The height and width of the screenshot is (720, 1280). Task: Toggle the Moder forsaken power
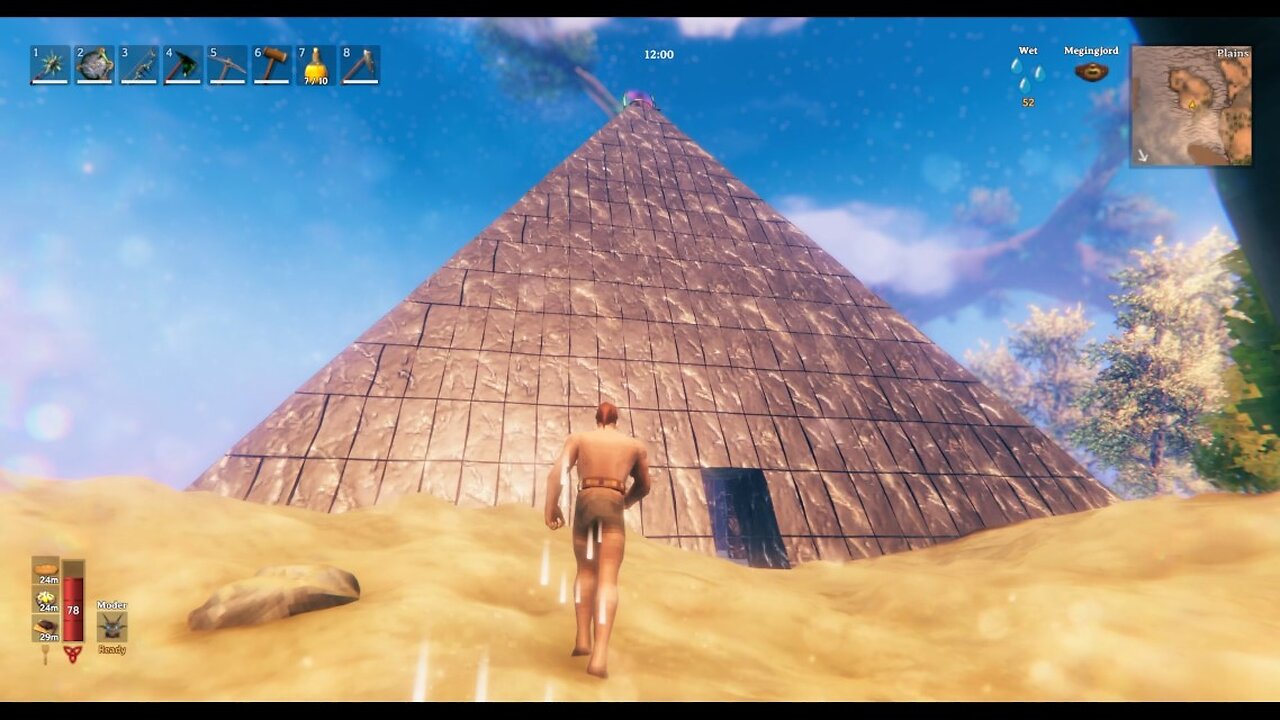113,627
